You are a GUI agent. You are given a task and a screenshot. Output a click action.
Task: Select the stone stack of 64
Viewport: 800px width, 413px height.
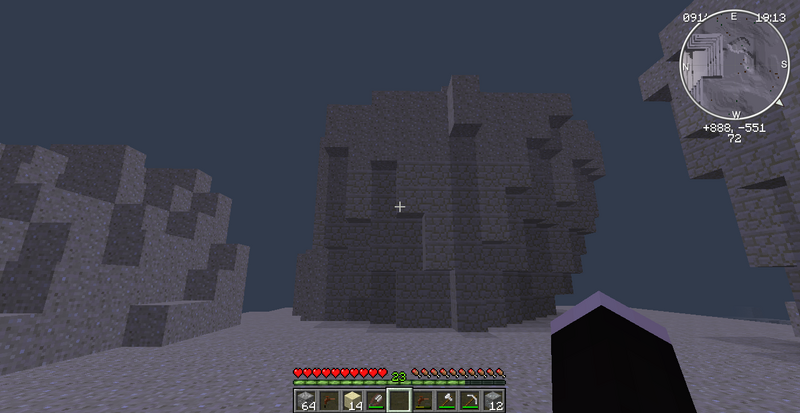(305, 401)
